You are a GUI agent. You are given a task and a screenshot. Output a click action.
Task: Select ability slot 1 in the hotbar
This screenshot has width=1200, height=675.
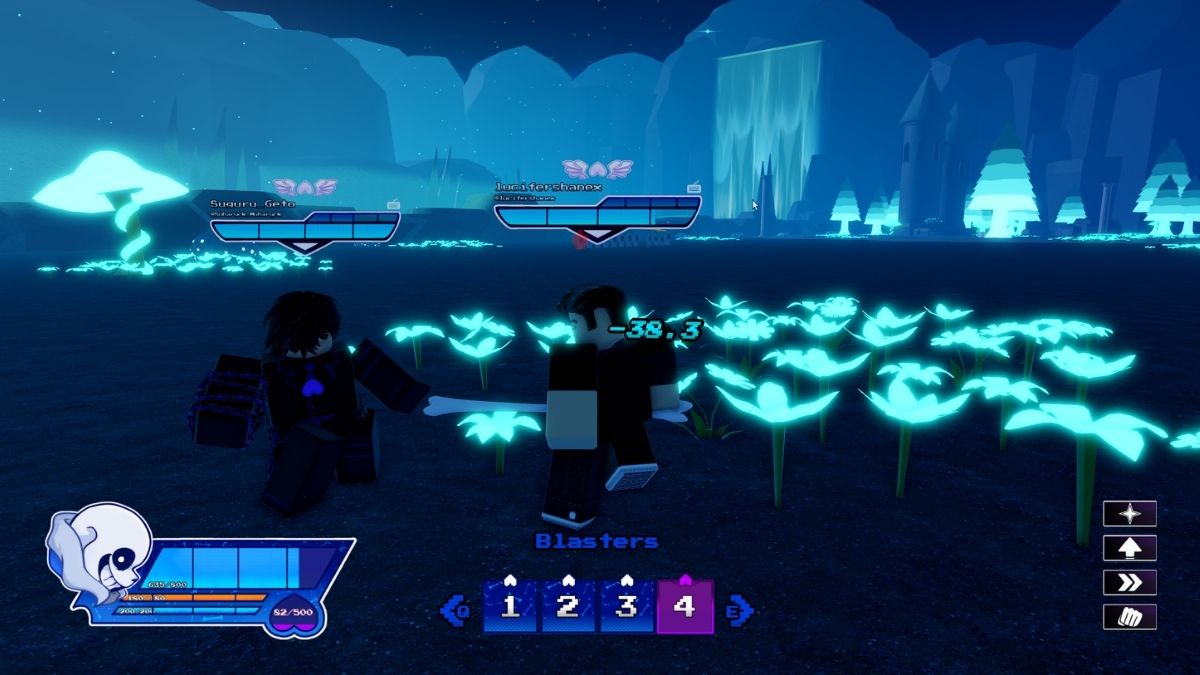(x=511, y=607)
